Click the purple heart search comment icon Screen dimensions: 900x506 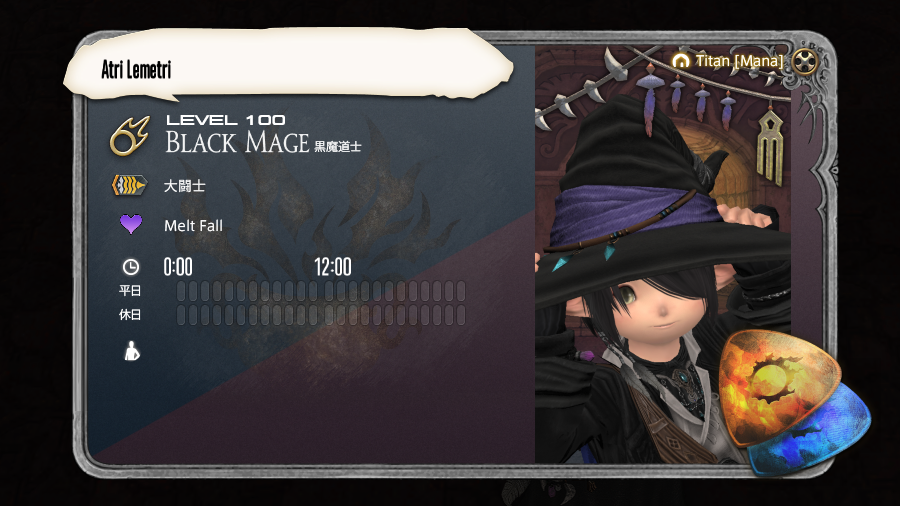pos(131,224)
